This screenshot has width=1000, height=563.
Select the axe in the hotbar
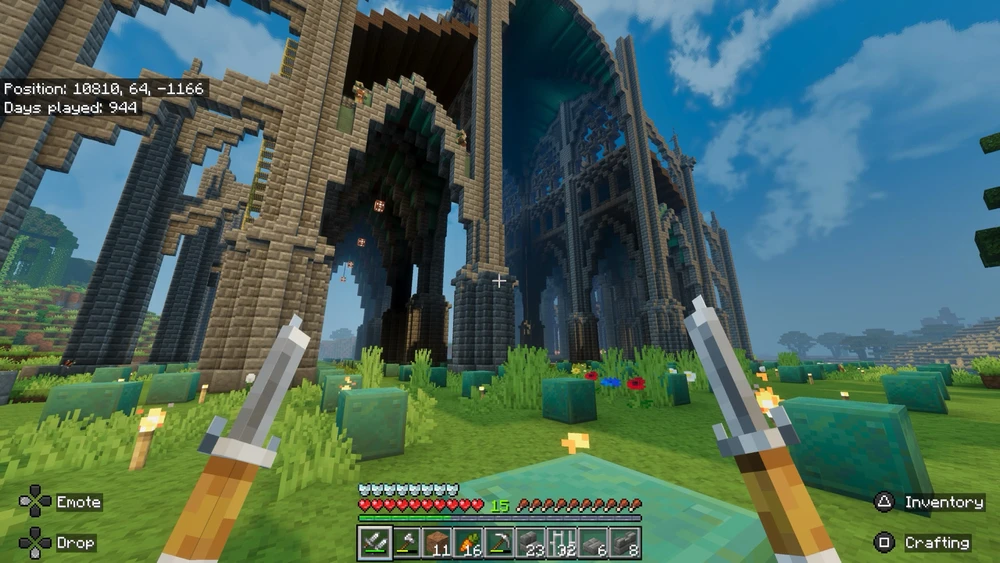tap(406, 543)
